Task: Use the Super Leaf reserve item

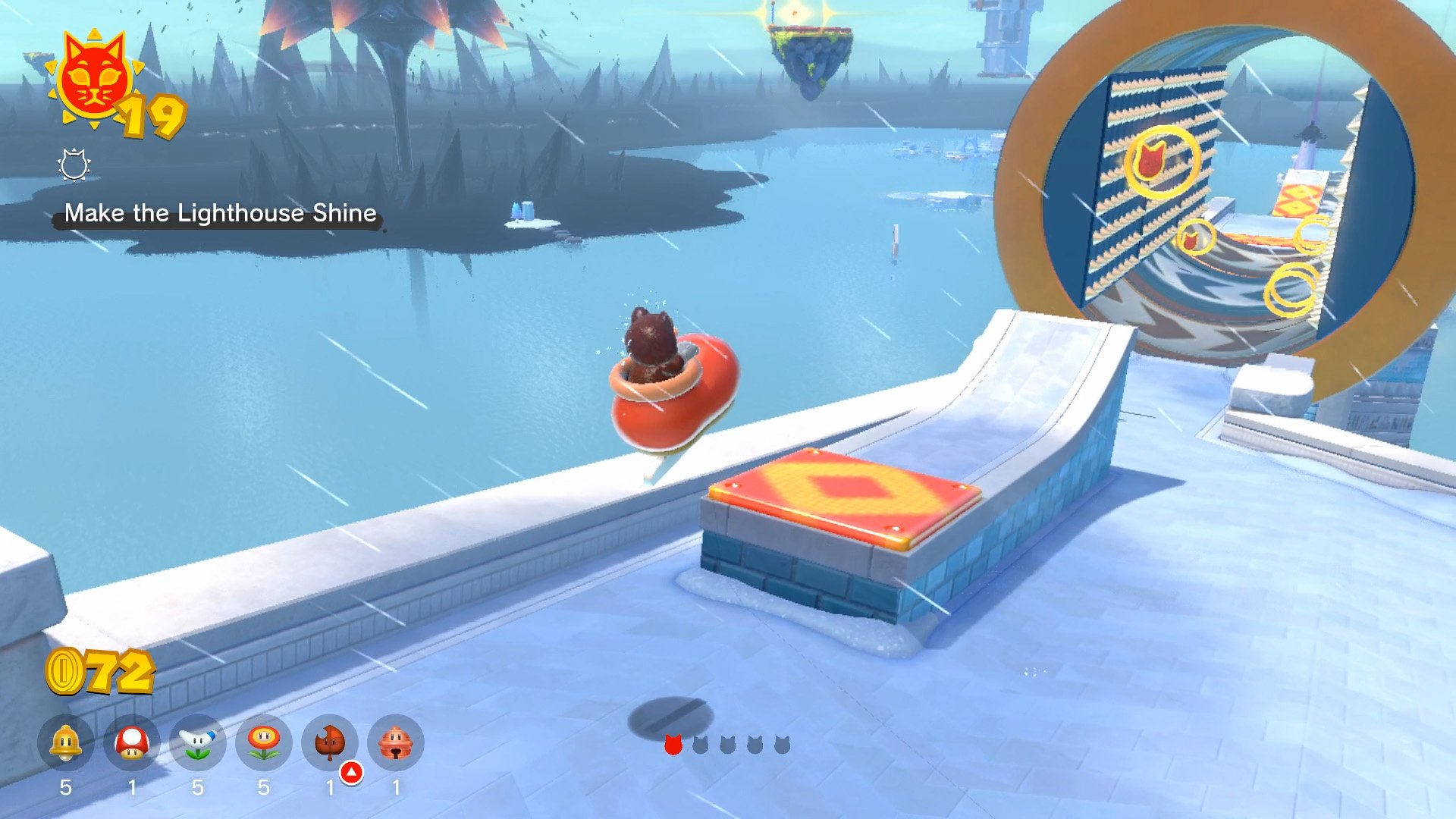Action: click(x=330, y=742)
